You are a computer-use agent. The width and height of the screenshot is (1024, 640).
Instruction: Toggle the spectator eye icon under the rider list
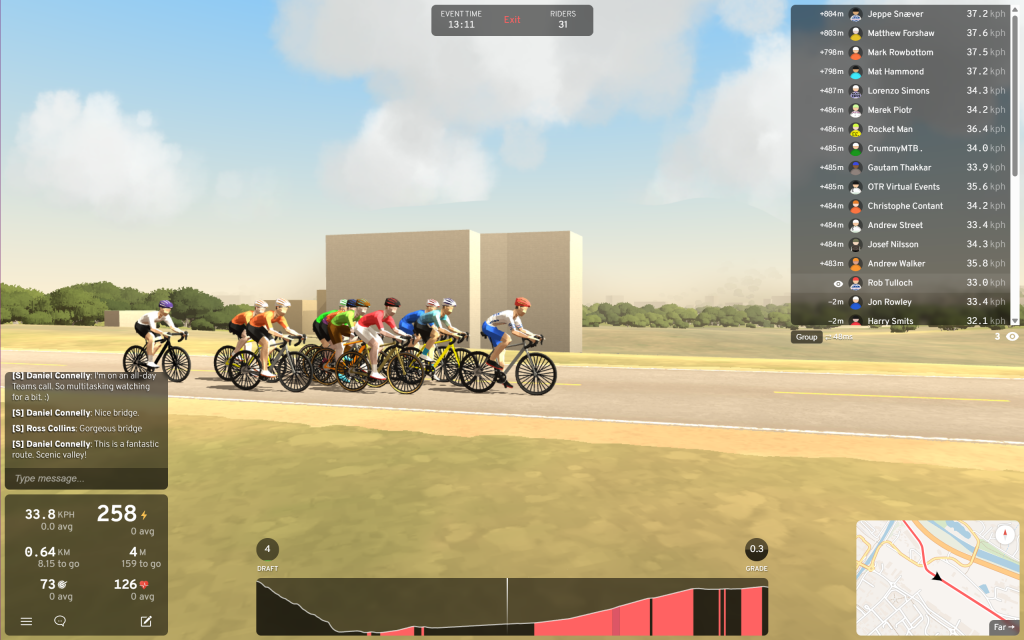pos(1012,337)
